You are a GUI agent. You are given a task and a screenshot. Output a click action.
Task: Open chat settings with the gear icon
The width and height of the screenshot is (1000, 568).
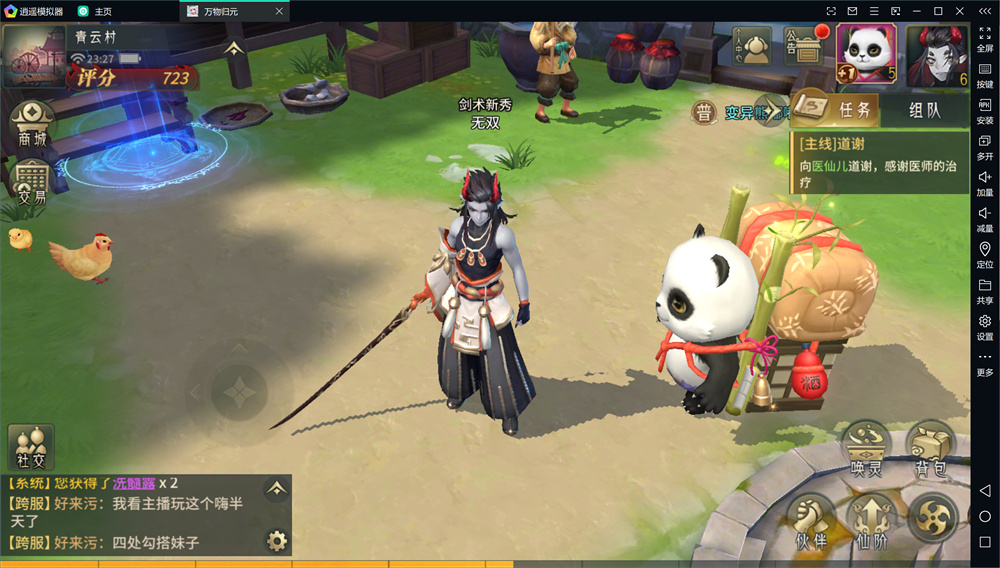[x=276, y=541]
